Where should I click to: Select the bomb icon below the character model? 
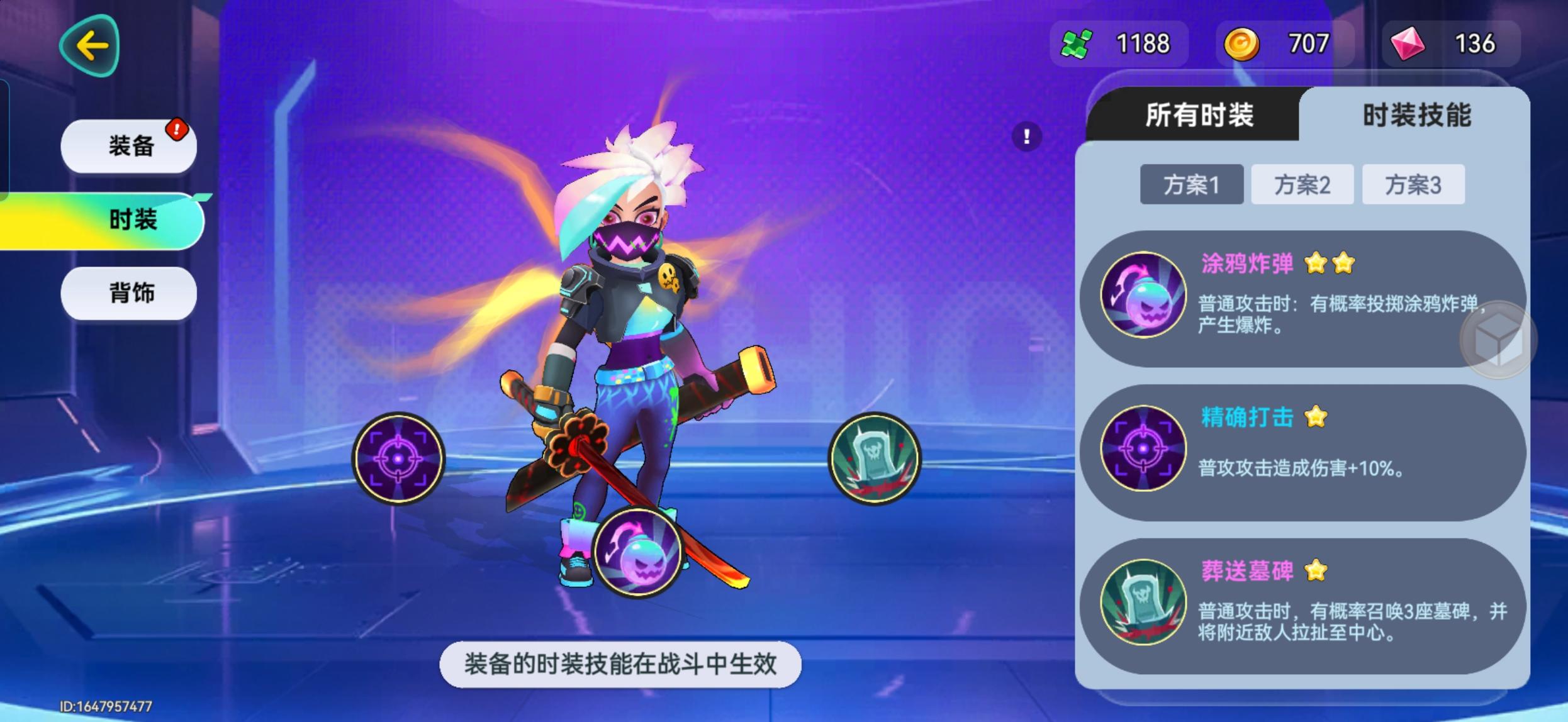tap(637, 551)
